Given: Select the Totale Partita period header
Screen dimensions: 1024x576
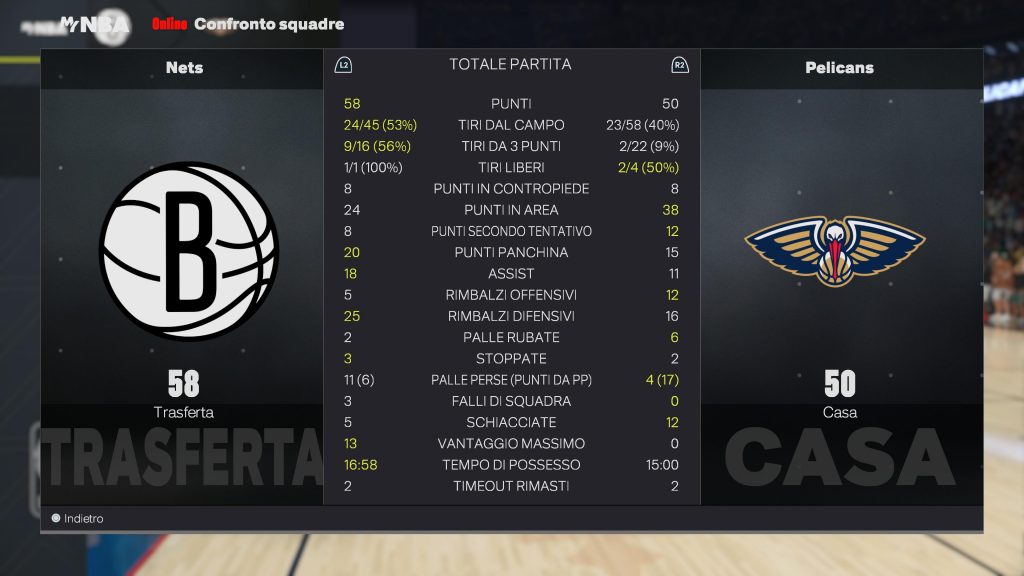Looking at the screenshot, I should (x=510, y=65).
